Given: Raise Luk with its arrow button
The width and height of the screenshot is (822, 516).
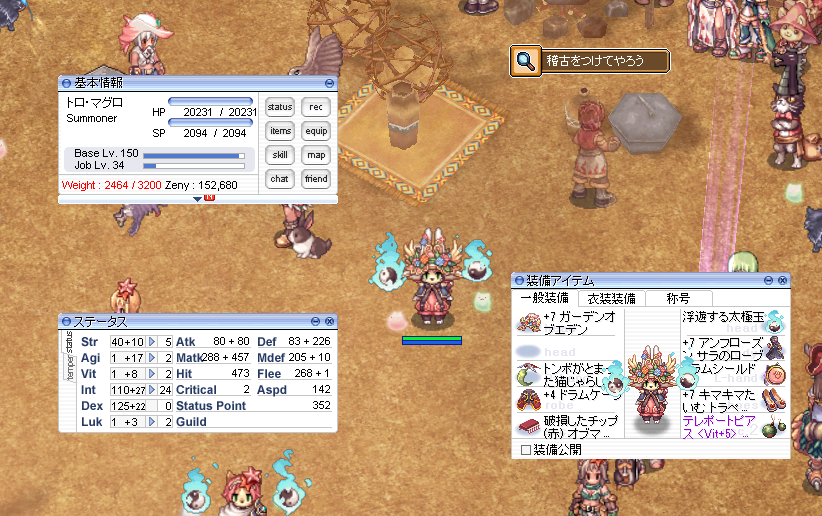Looking at the screenshot, I should (153, 422).
